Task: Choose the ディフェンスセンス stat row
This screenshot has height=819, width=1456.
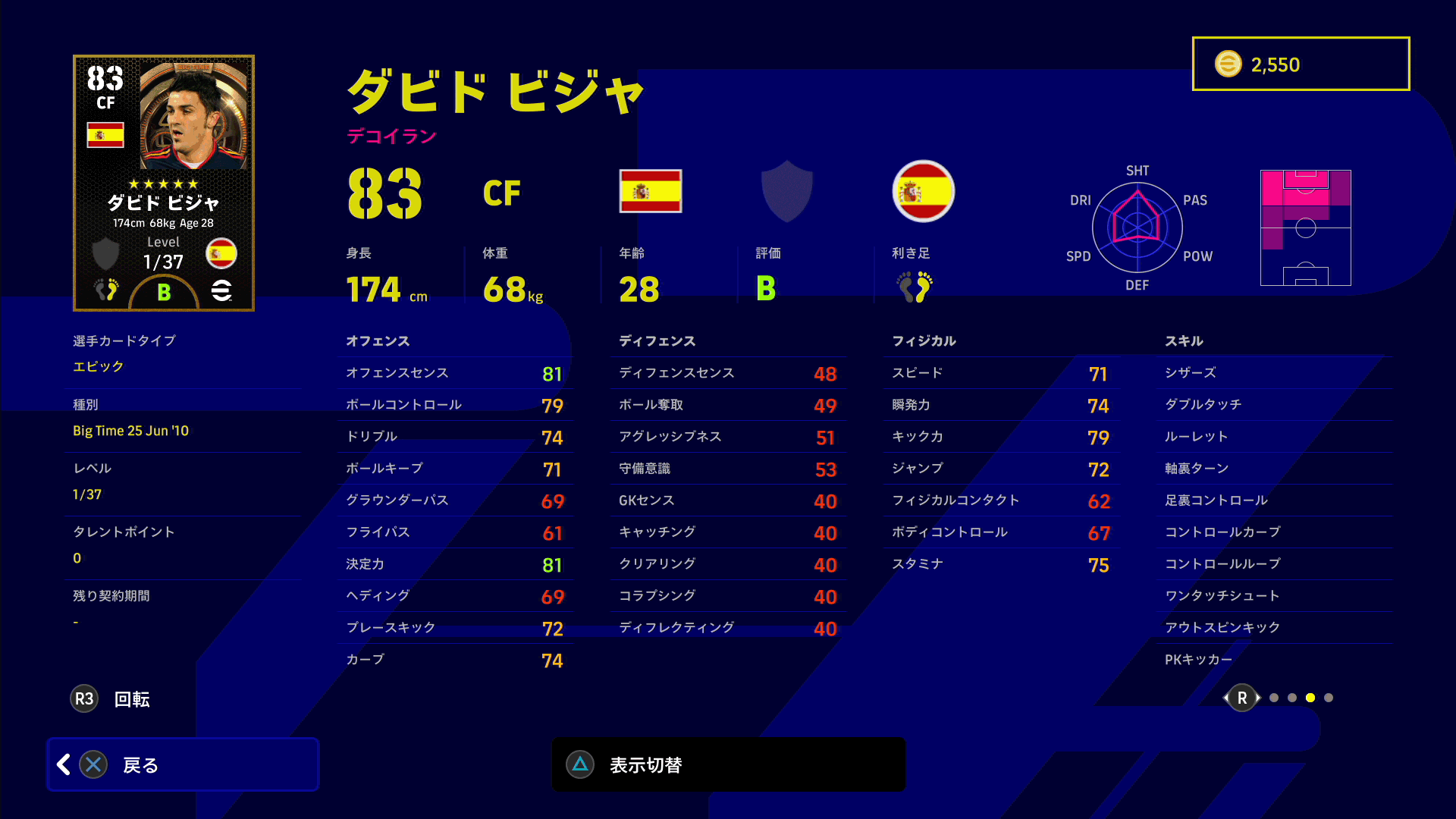Action: (x=726, y=373)
